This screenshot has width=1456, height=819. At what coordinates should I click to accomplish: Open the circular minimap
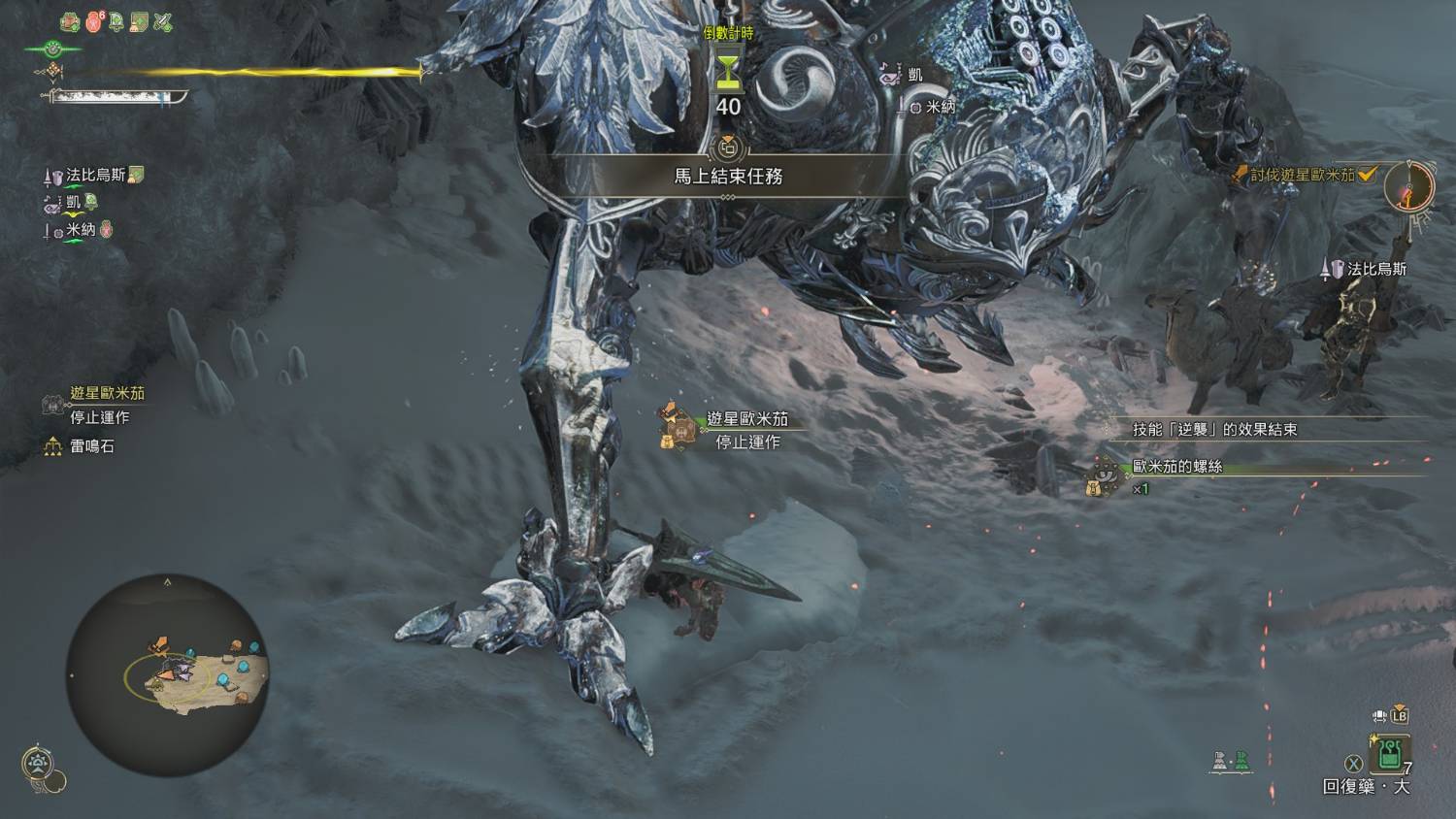(167, 674)
